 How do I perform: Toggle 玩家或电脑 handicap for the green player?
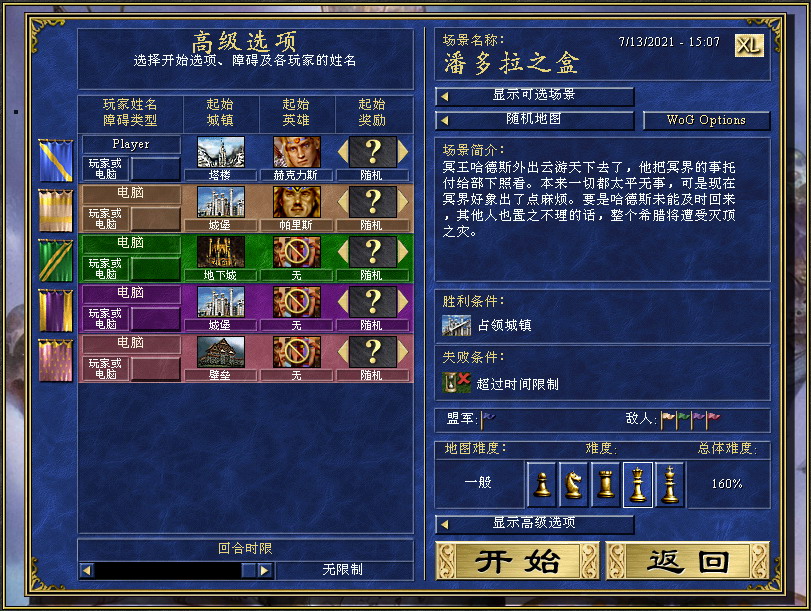point(105,269)
